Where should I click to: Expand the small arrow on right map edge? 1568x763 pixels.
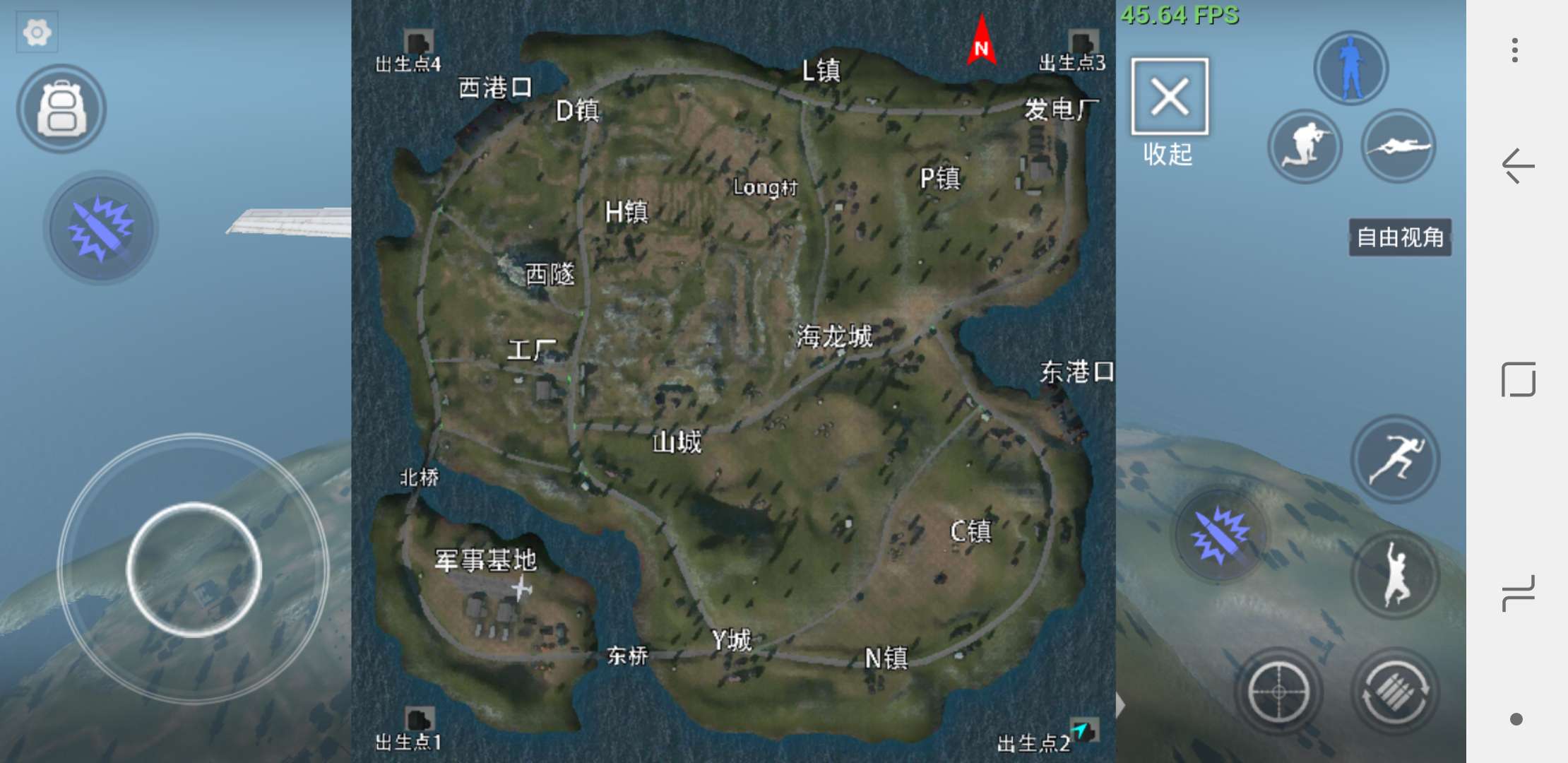[x=1120, y=704]
